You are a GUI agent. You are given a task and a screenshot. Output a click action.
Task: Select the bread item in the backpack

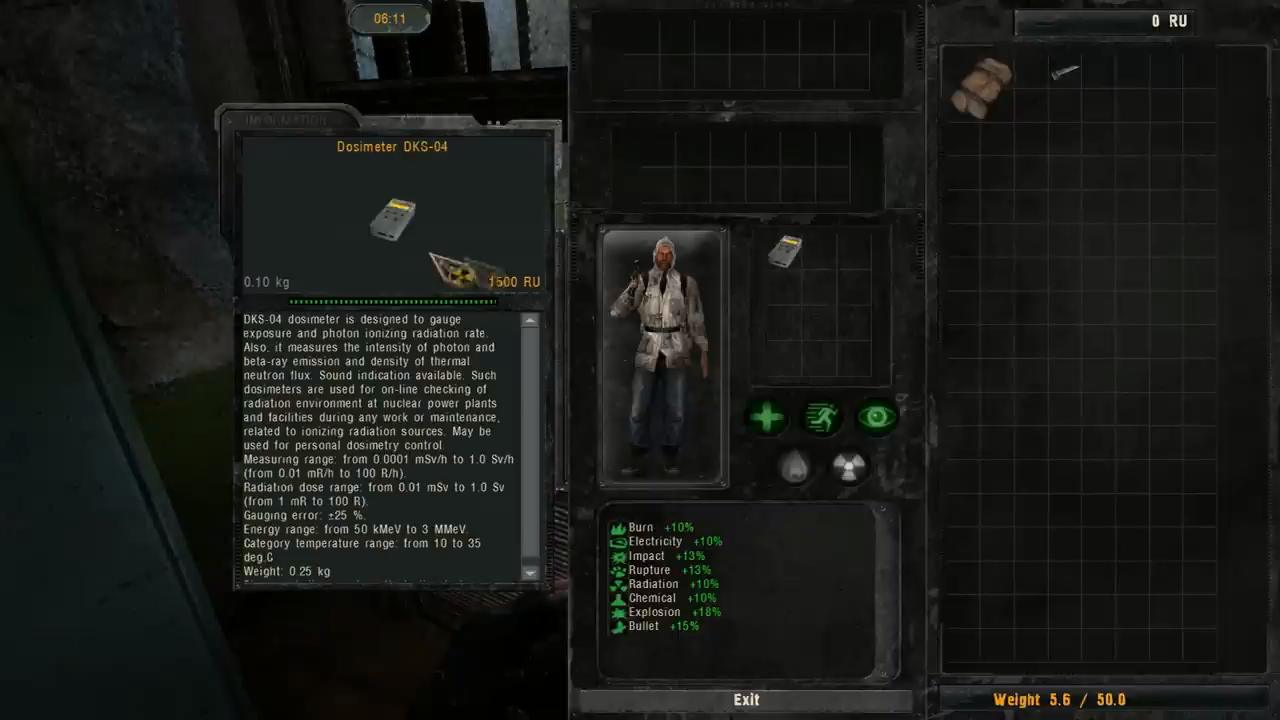980,86
